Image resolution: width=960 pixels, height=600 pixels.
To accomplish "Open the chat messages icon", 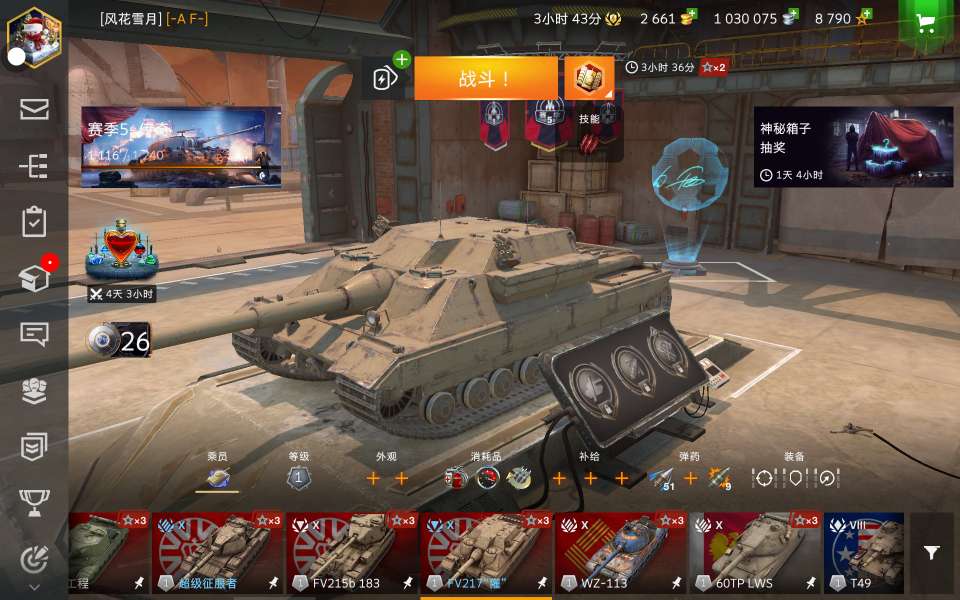I will click(x=34, y=334).
